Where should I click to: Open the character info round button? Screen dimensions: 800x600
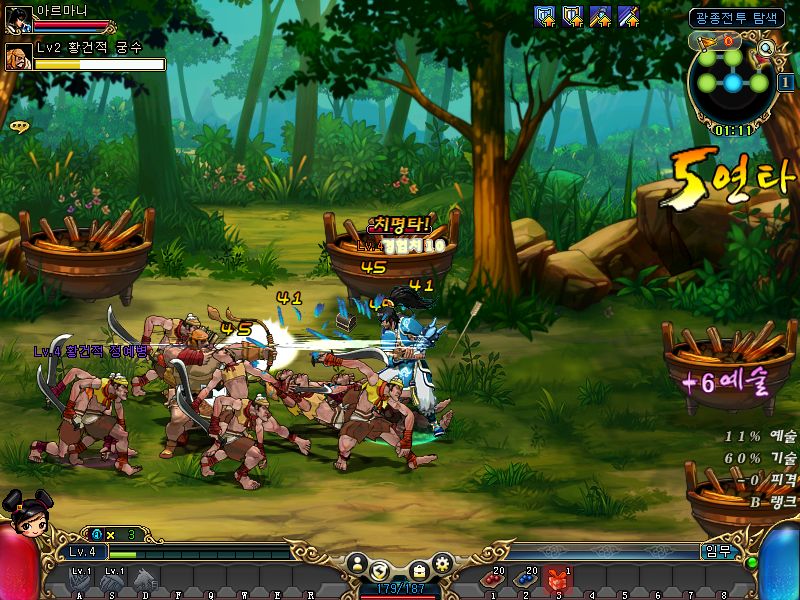coord(355,565)
